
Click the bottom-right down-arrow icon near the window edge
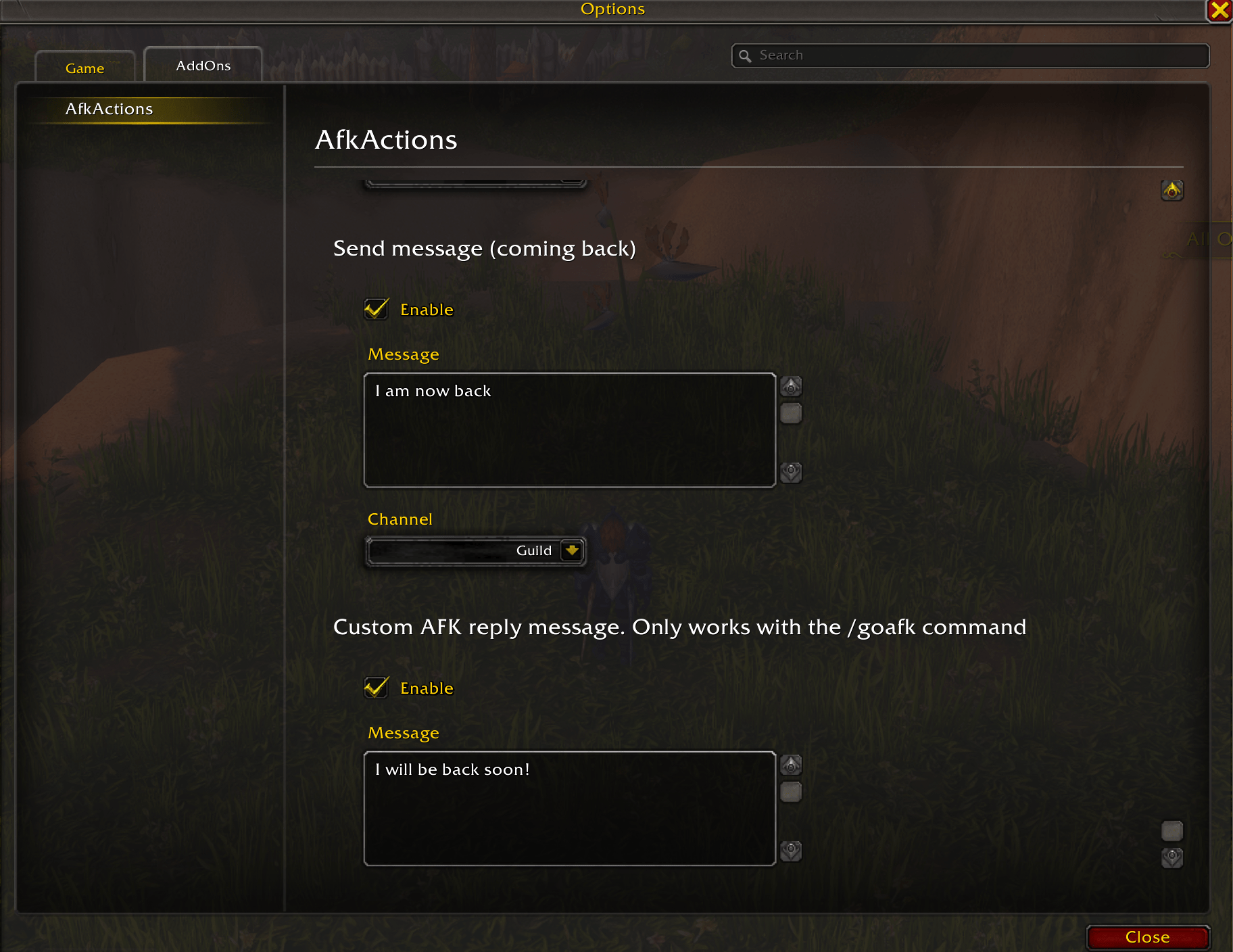point(1173,857)
